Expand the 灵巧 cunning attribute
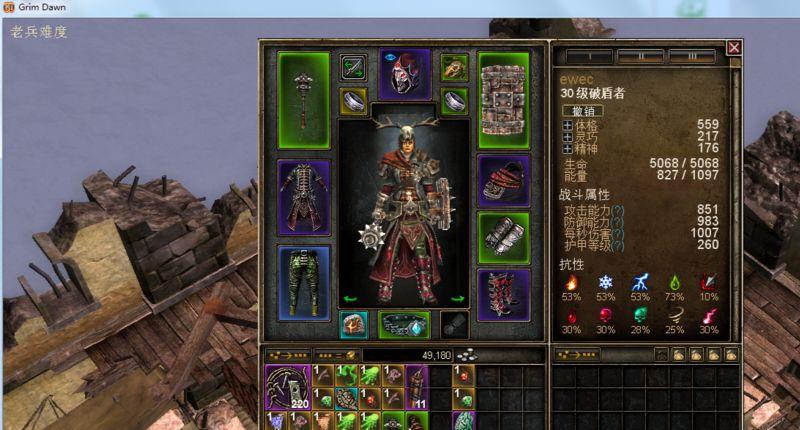 pos(567,137)
